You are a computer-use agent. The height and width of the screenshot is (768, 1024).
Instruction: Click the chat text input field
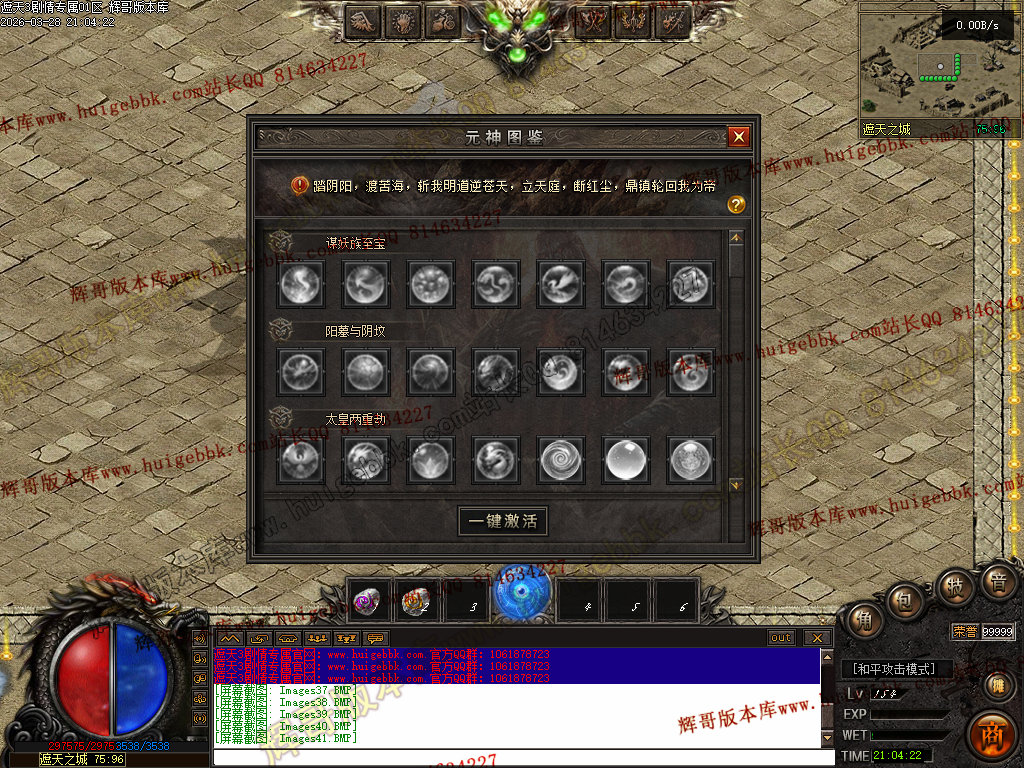coord(520,757)
